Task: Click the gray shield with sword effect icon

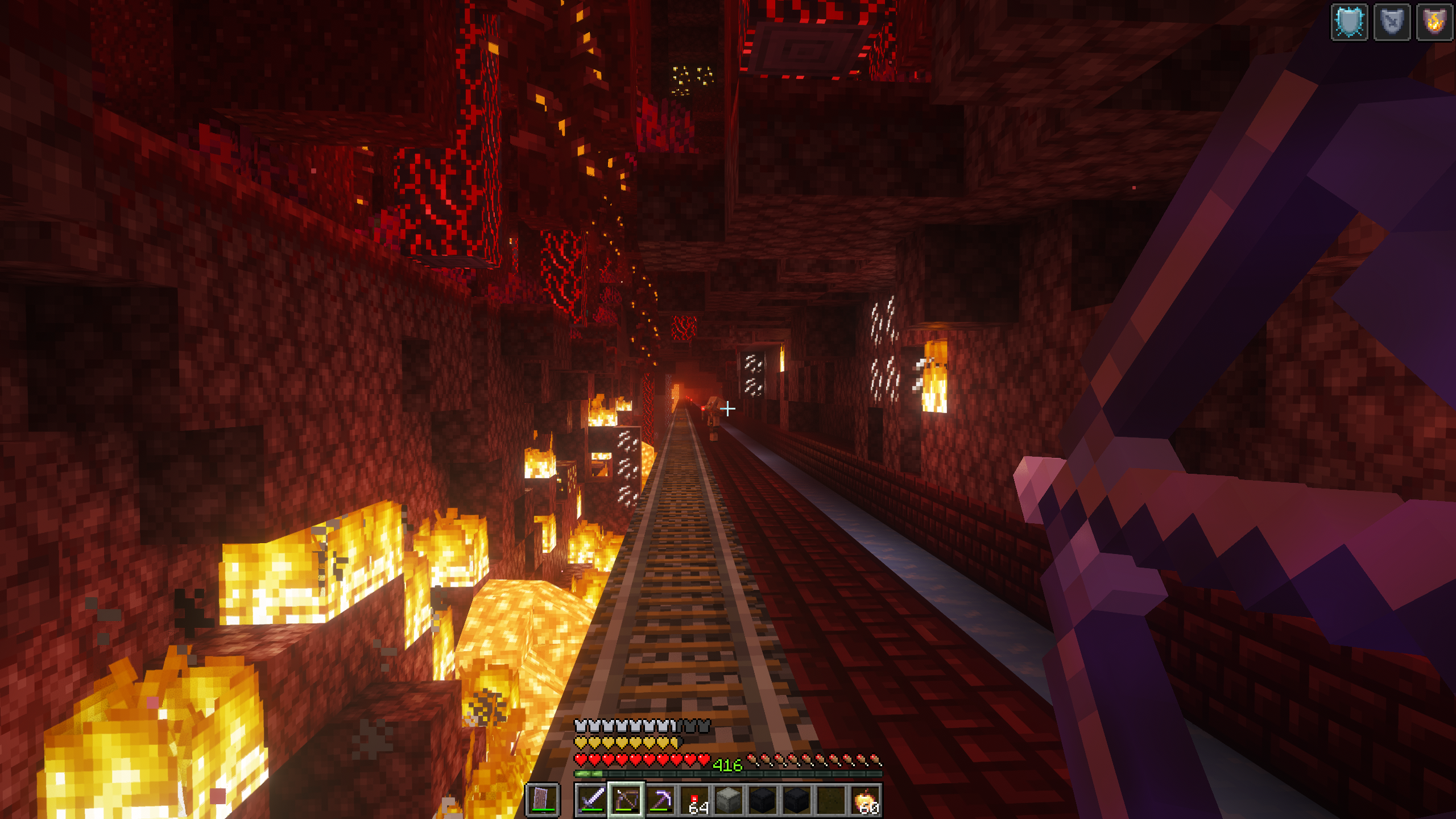Action: click(x=1392, y=23)
